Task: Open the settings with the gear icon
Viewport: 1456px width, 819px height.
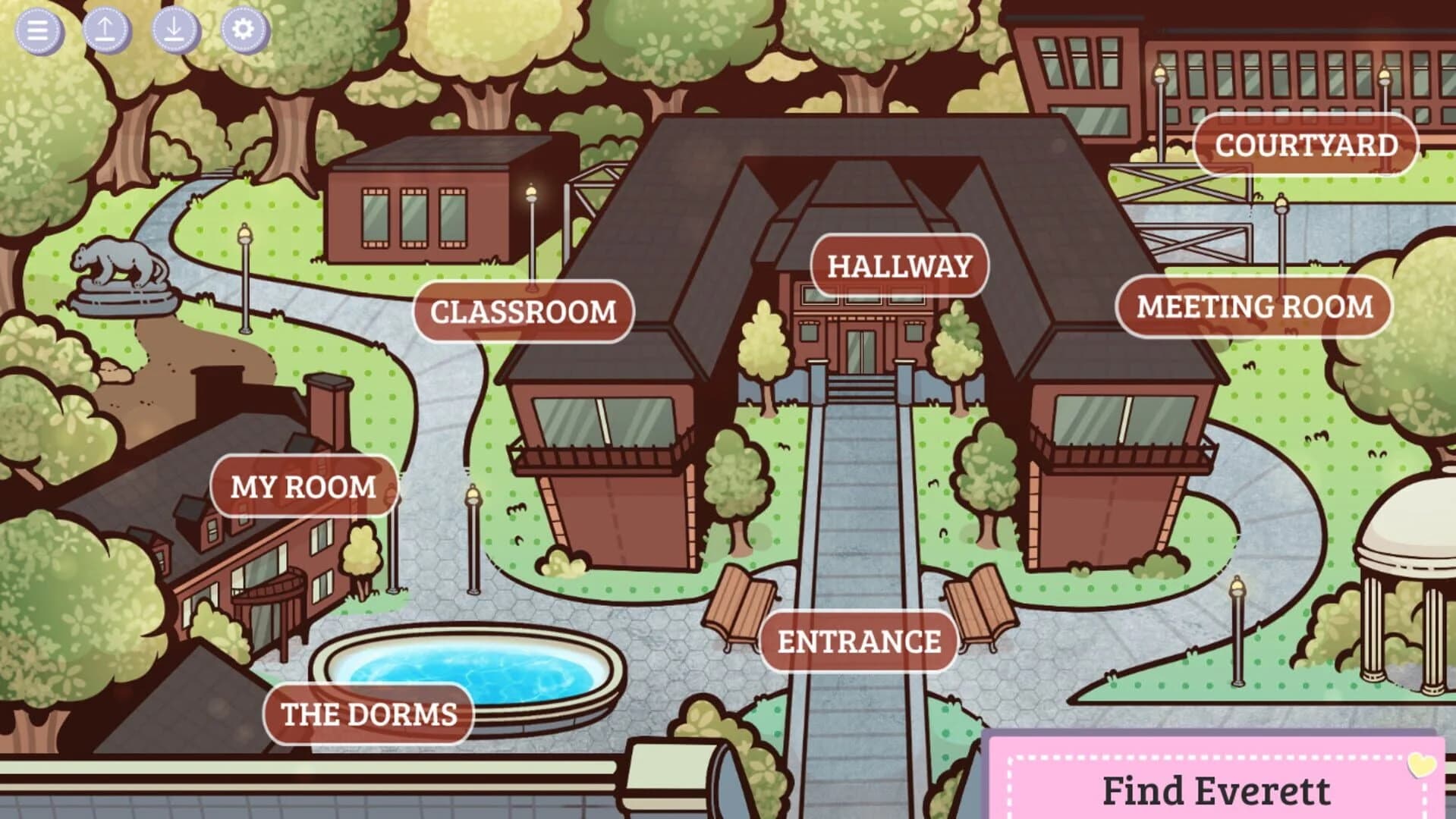Action: (x=242, y=30)
